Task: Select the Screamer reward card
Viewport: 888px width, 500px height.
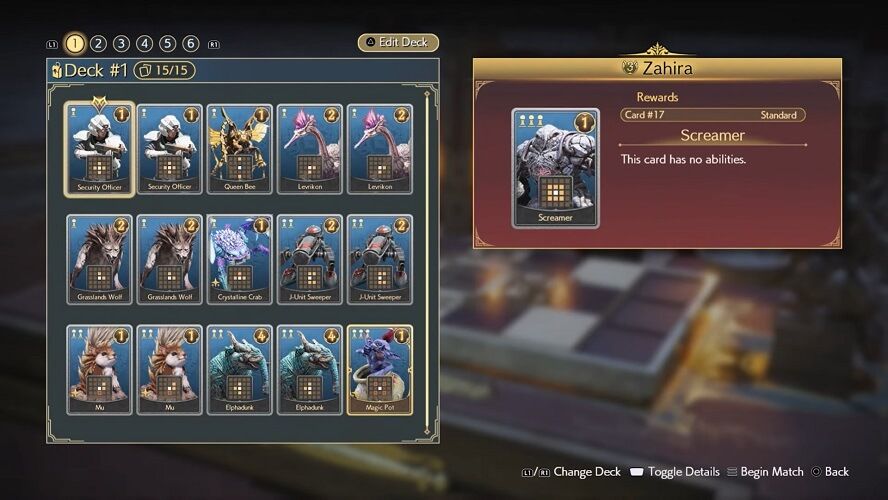Action: [x=555, y=168]
